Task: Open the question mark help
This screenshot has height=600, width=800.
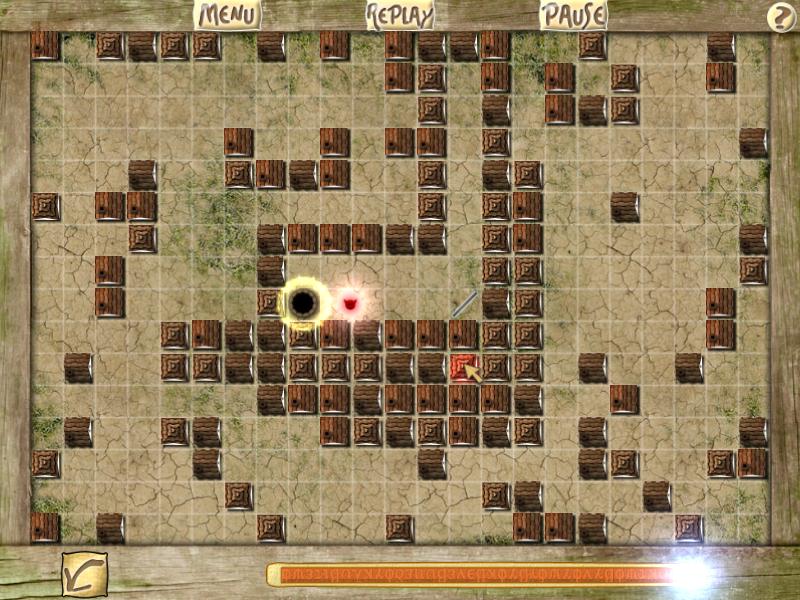Action: pos(780,17)
